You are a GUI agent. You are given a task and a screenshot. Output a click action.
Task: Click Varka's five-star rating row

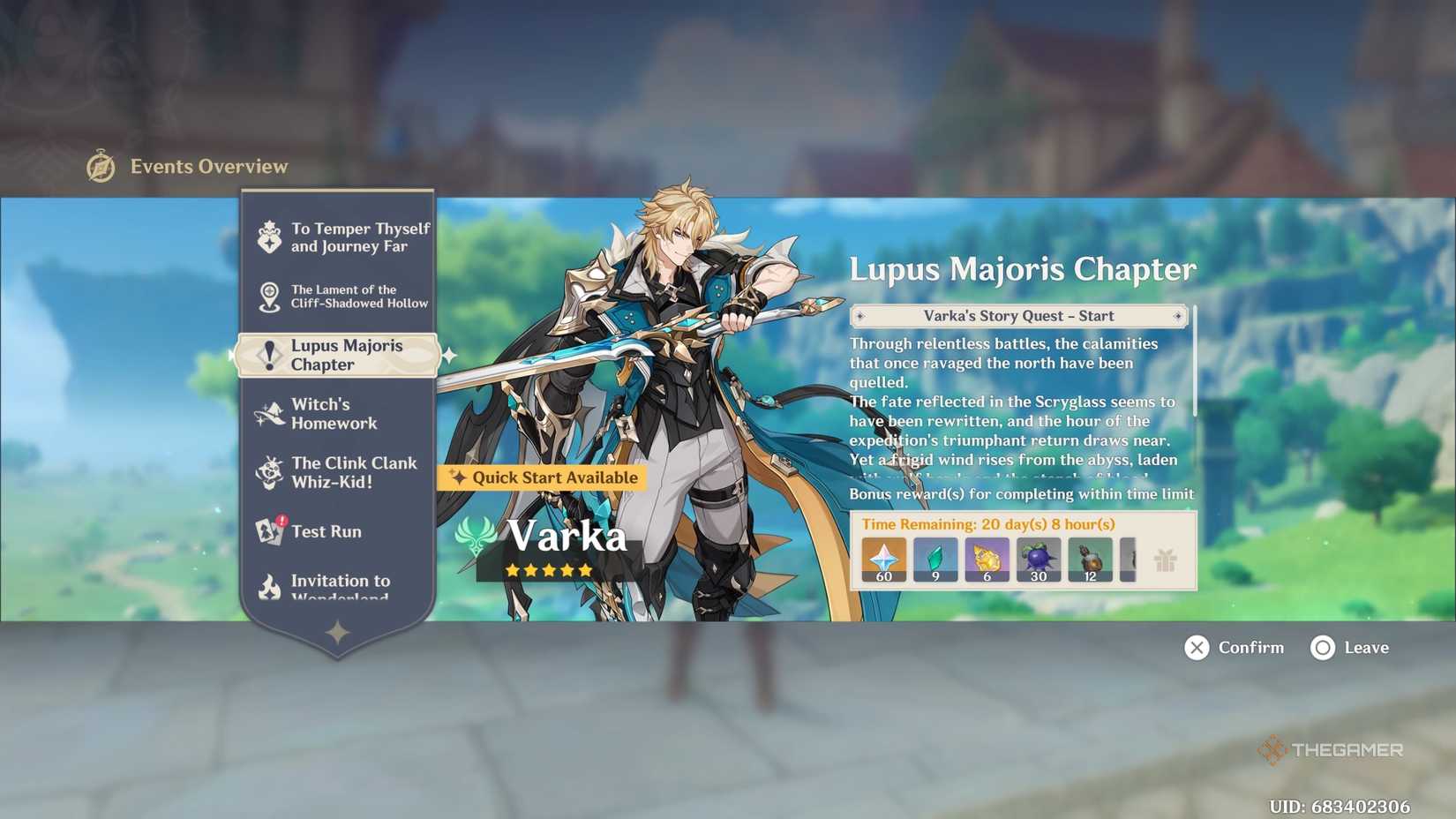pyautogui.click(x=548, y=570)
